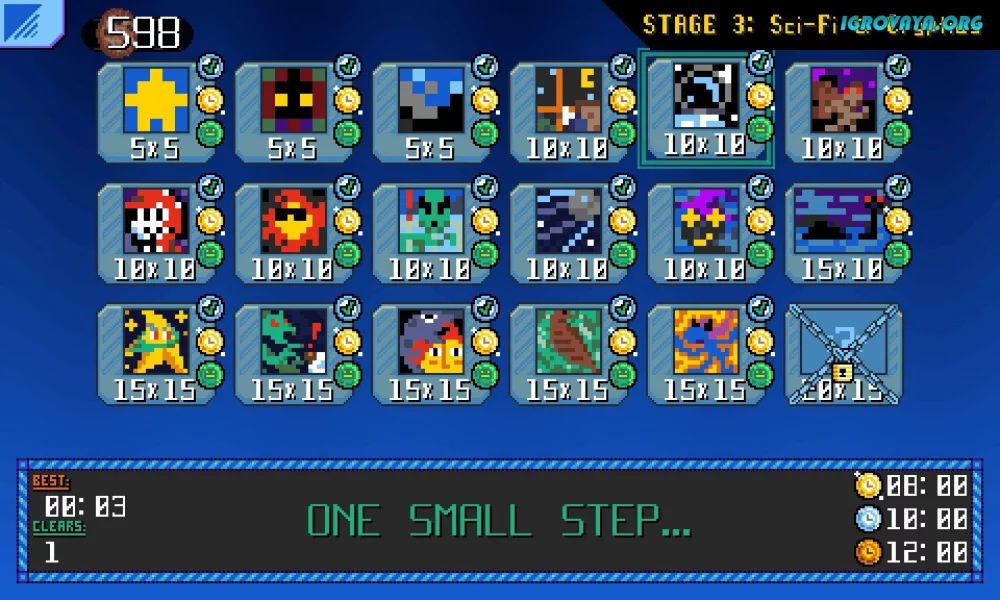Image resolution: width=1000 pixels, height=600 pixels.
Task: Click the chained locked 20x15 puzzle
Action: point(843,354)
